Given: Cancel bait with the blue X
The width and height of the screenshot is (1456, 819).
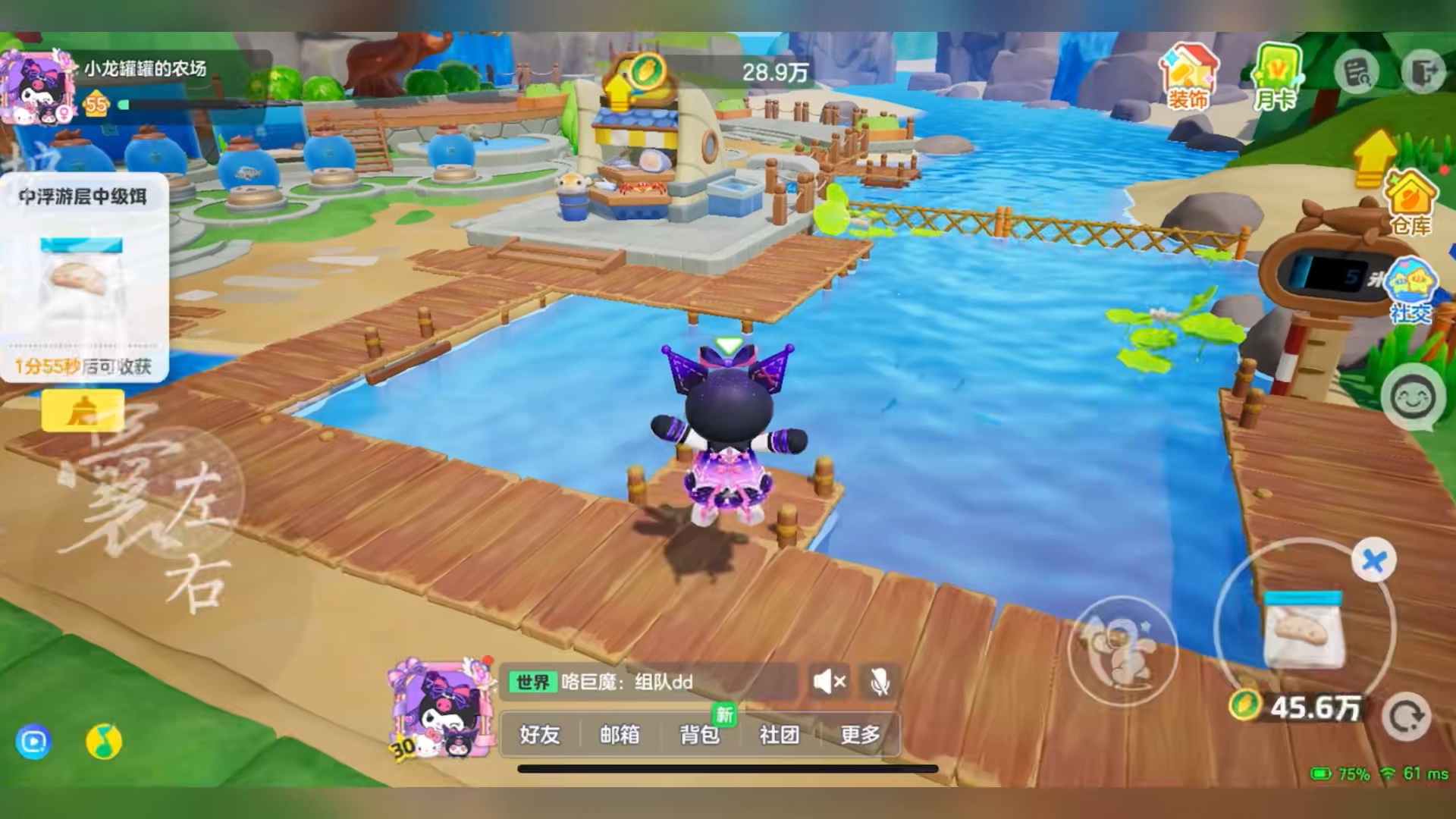Looking at the screenshot, I should tap(1373, 561).
